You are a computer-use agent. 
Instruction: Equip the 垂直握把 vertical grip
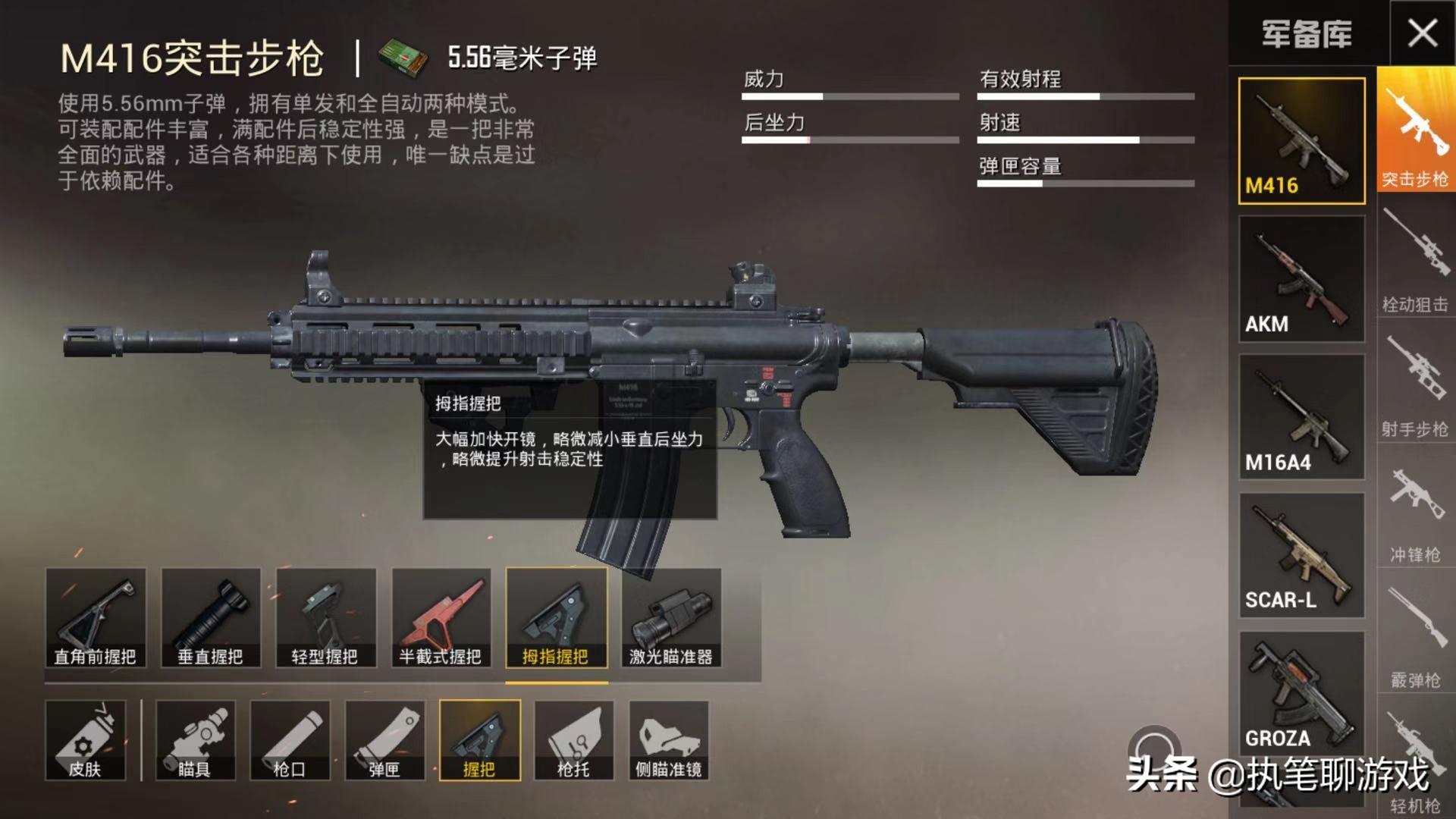[212, 618]
